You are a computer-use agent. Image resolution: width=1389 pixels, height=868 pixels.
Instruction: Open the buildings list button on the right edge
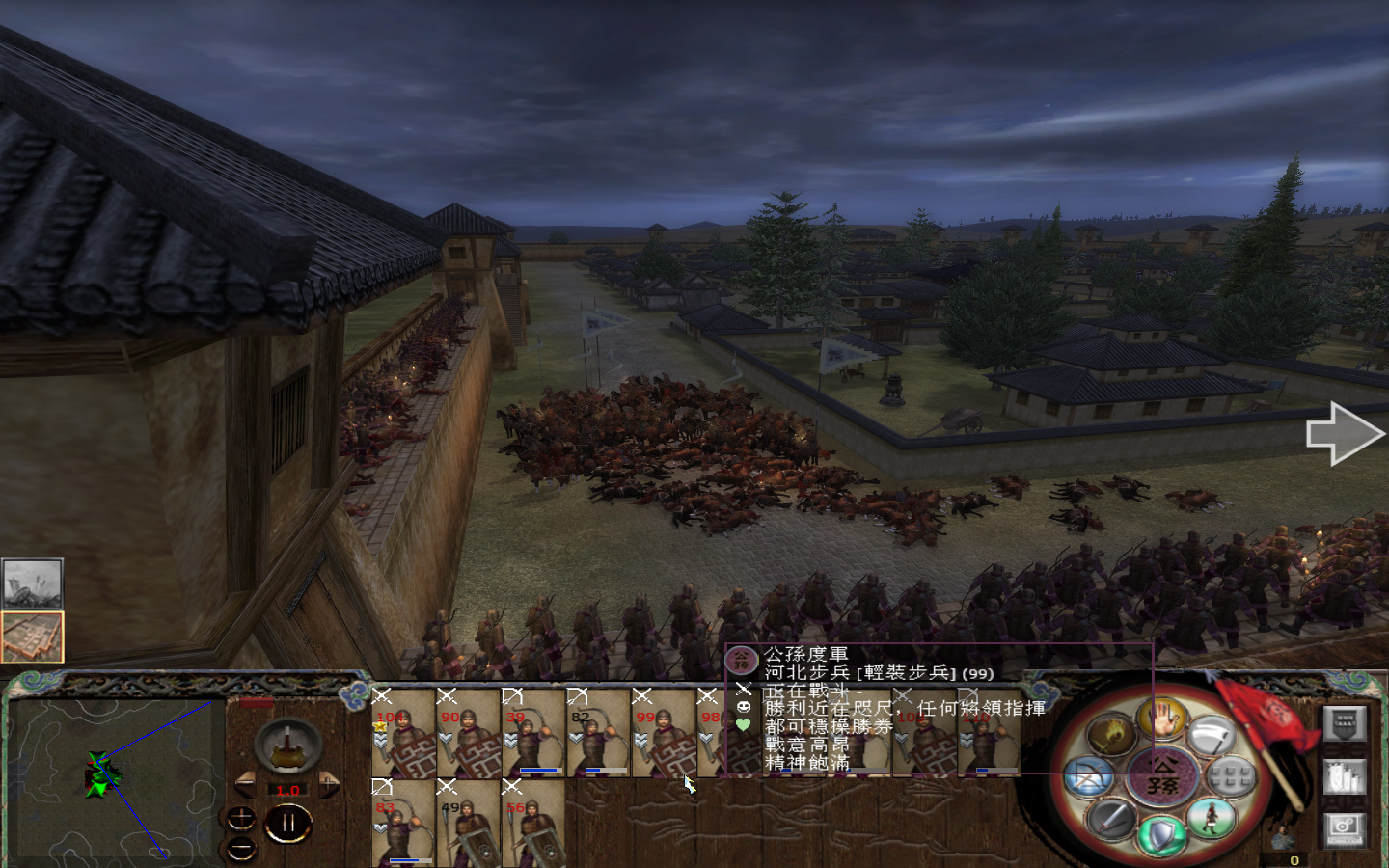pos(1346,776)
